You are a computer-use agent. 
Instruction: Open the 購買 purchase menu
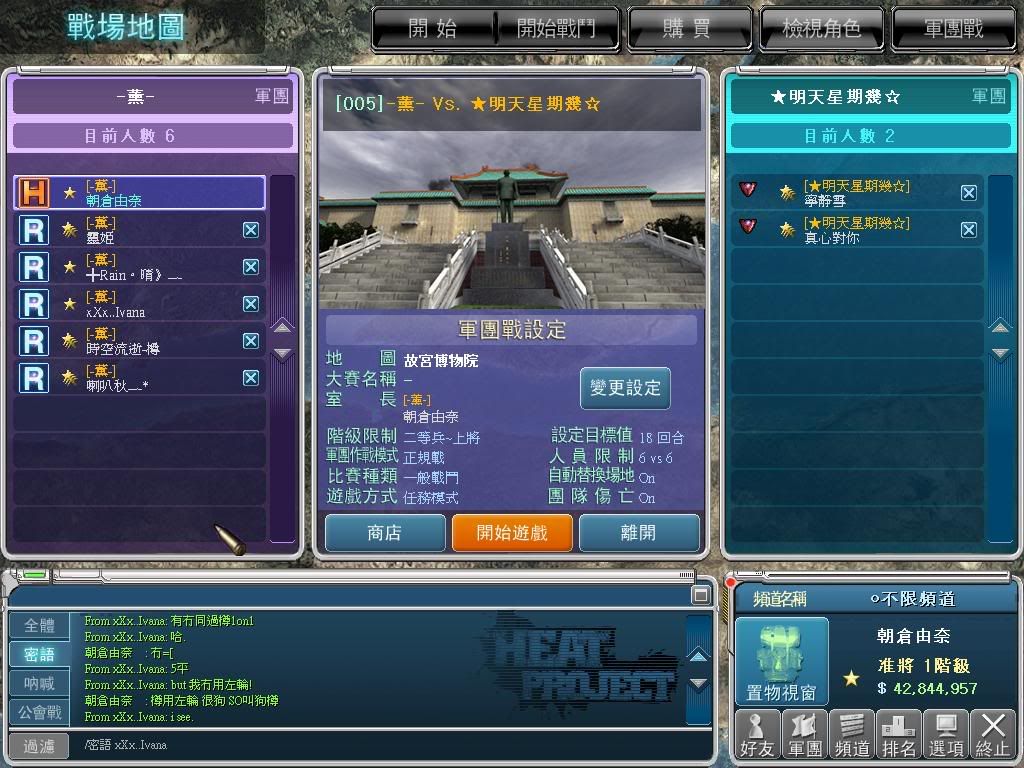(686, 29)
